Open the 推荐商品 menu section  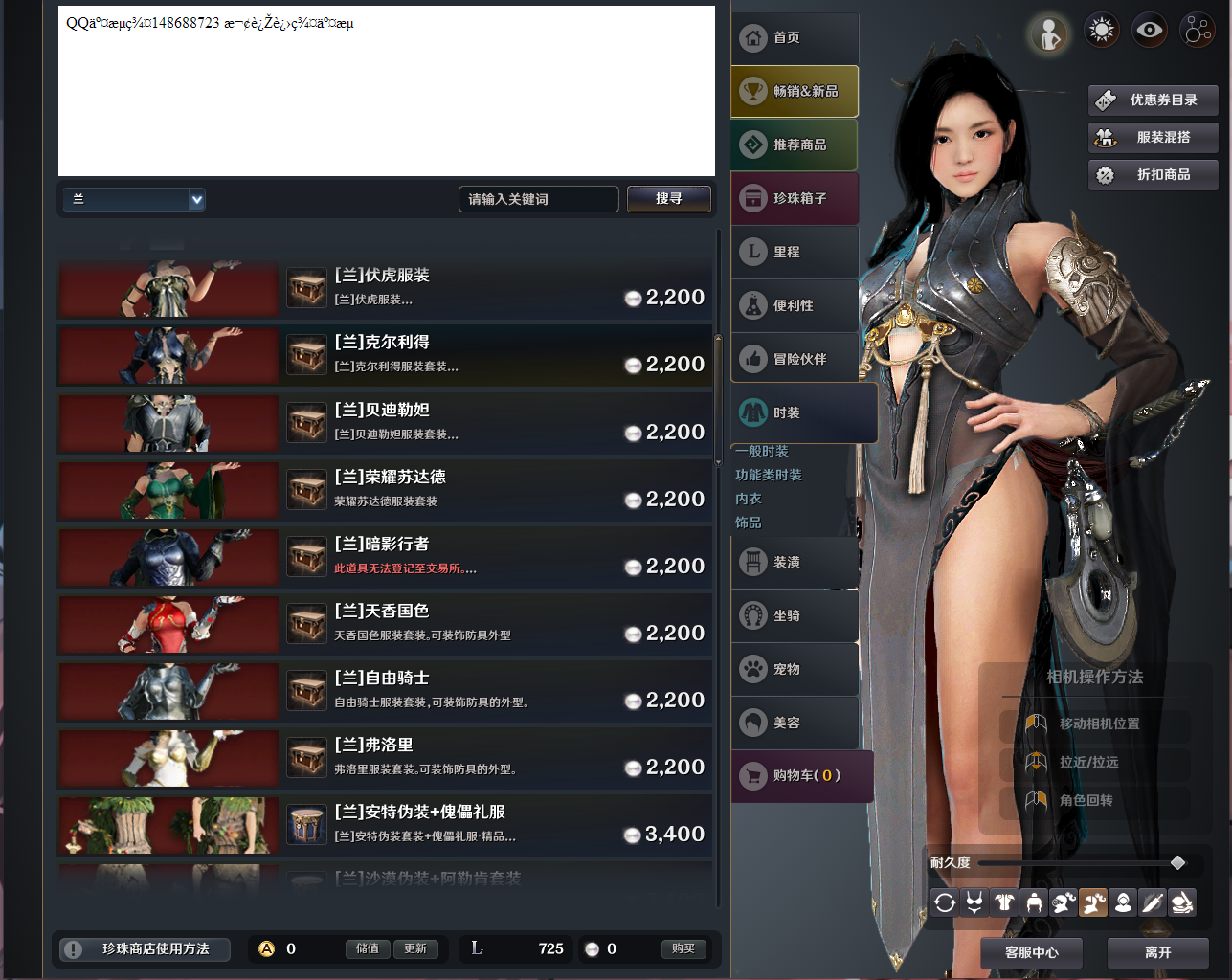point(795,145)
